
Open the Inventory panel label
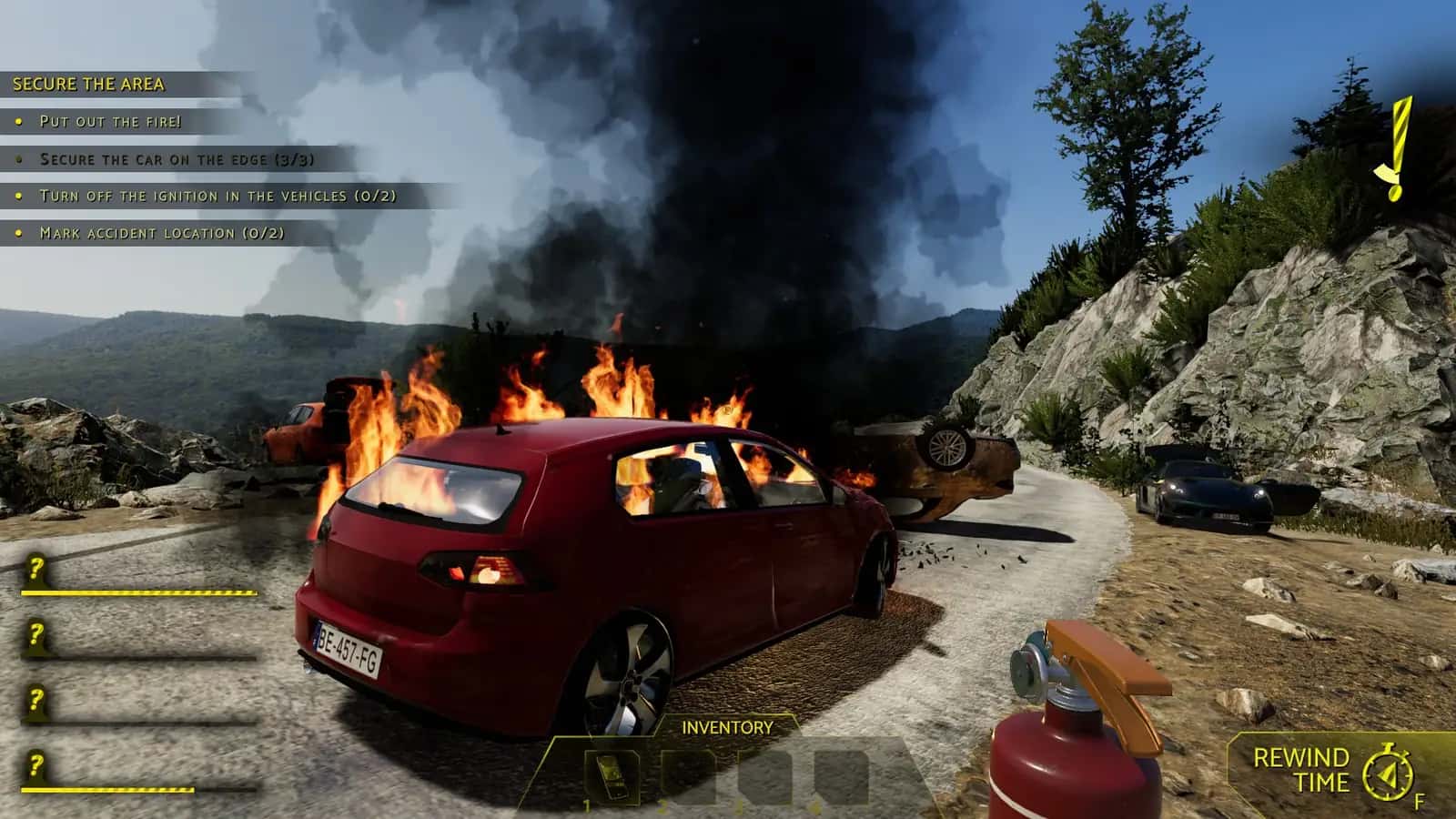[x=727, y=727]
